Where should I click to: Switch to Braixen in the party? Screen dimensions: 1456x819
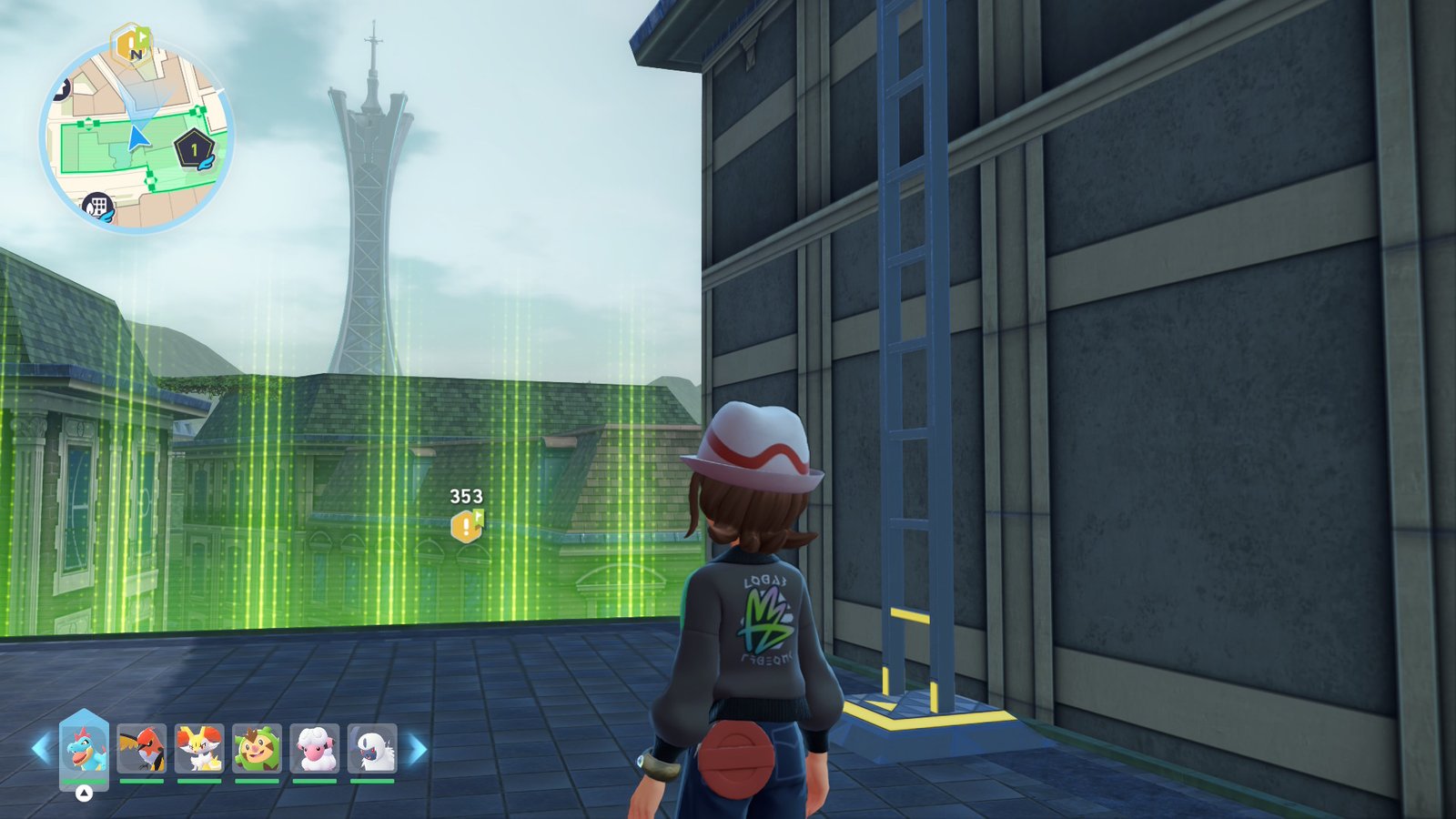point(199,748)
